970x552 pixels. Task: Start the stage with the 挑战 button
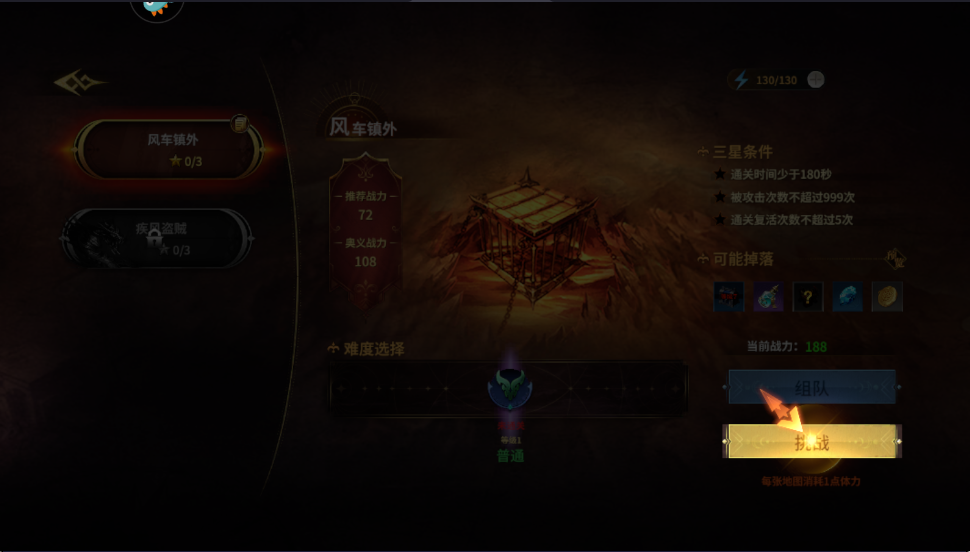(x=811, y=441)
